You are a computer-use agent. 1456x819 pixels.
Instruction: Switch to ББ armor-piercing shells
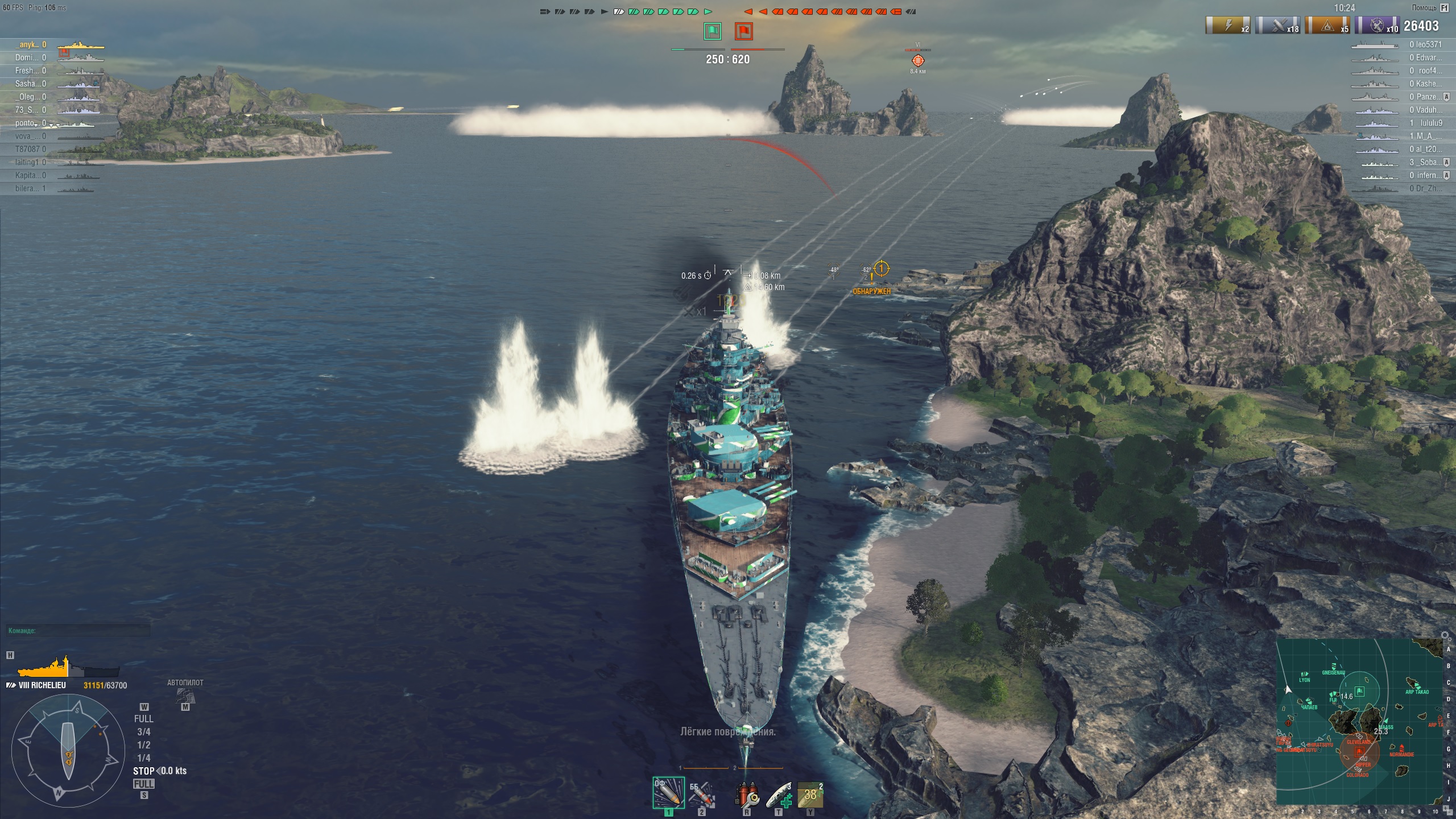[701, 793]
